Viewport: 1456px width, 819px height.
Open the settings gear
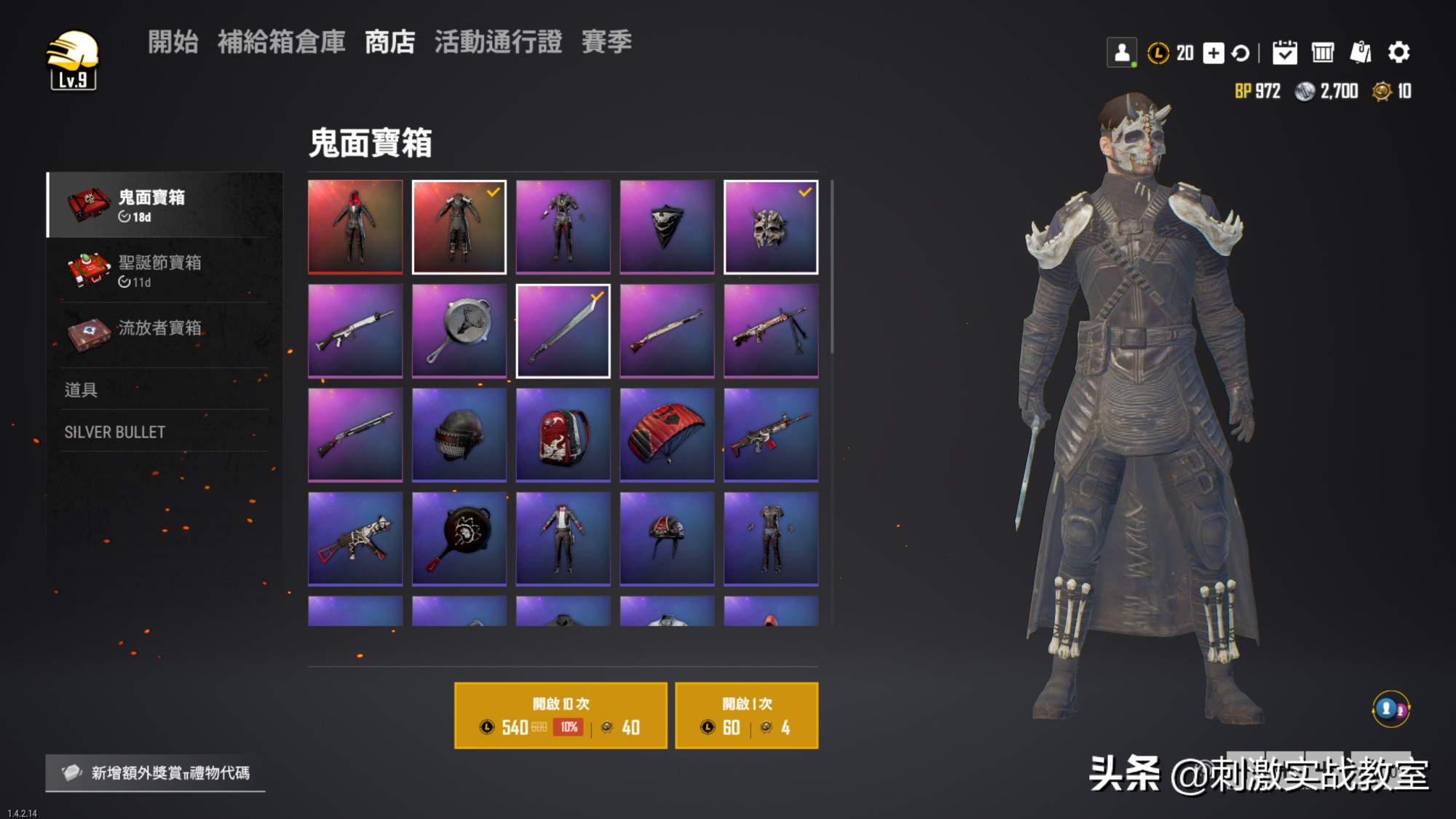(x=1399, y=53)
